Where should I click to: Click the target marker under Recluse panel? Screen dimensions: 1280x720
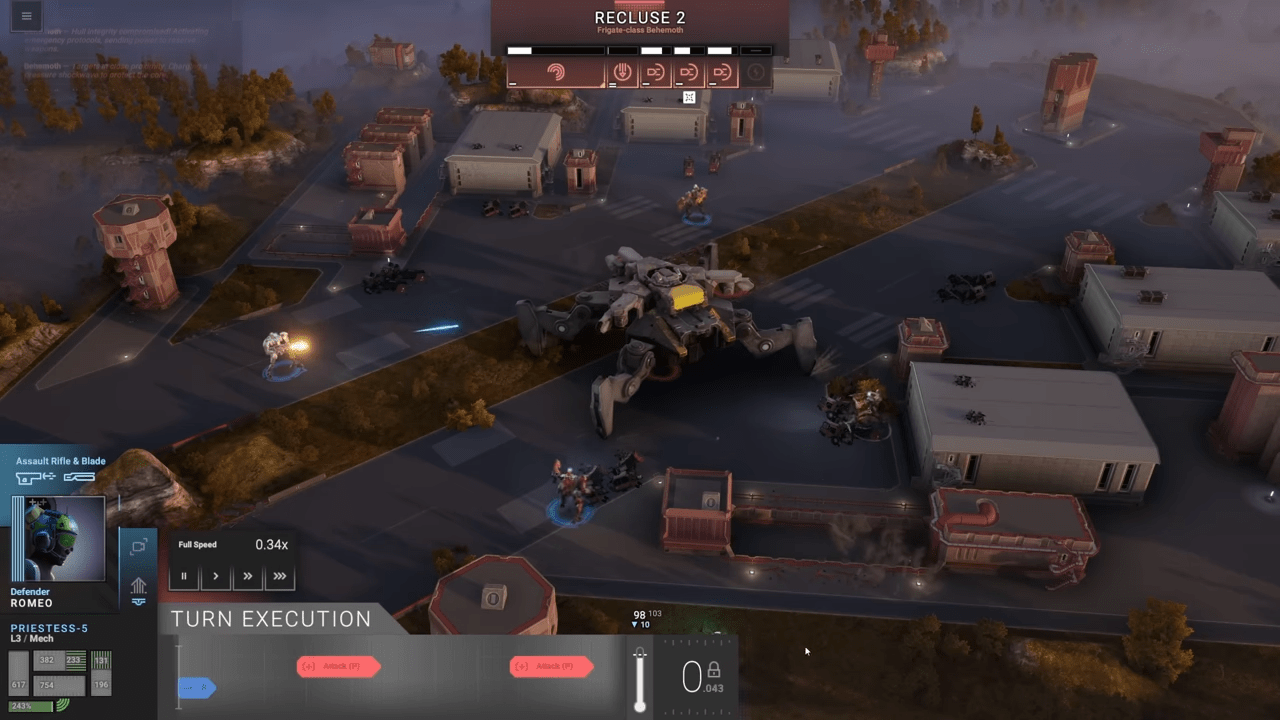coord(689,97)
